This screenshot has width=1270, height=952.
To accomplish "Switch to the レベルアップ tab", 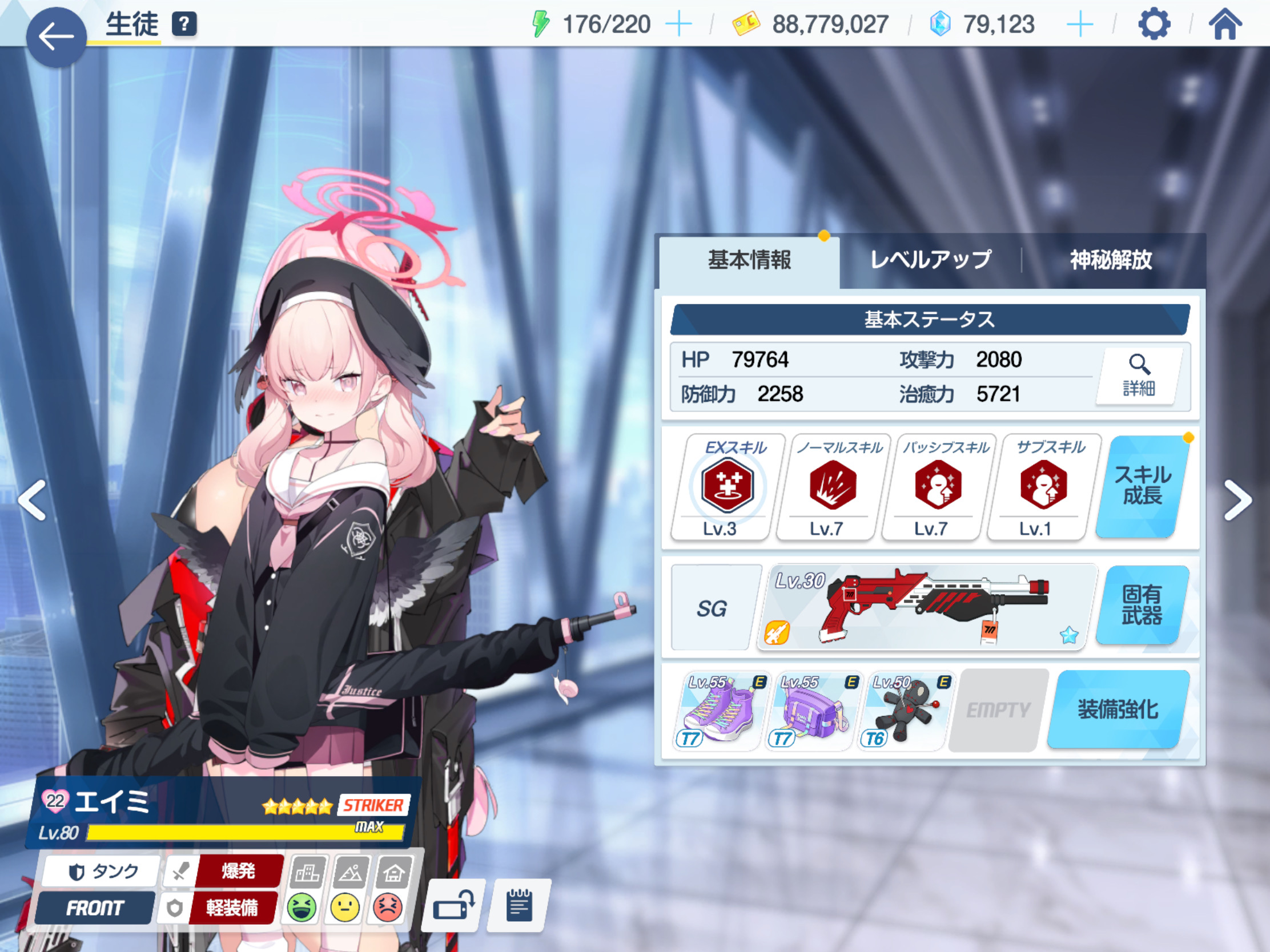I will pyautogui.click(x=930, y=260).
